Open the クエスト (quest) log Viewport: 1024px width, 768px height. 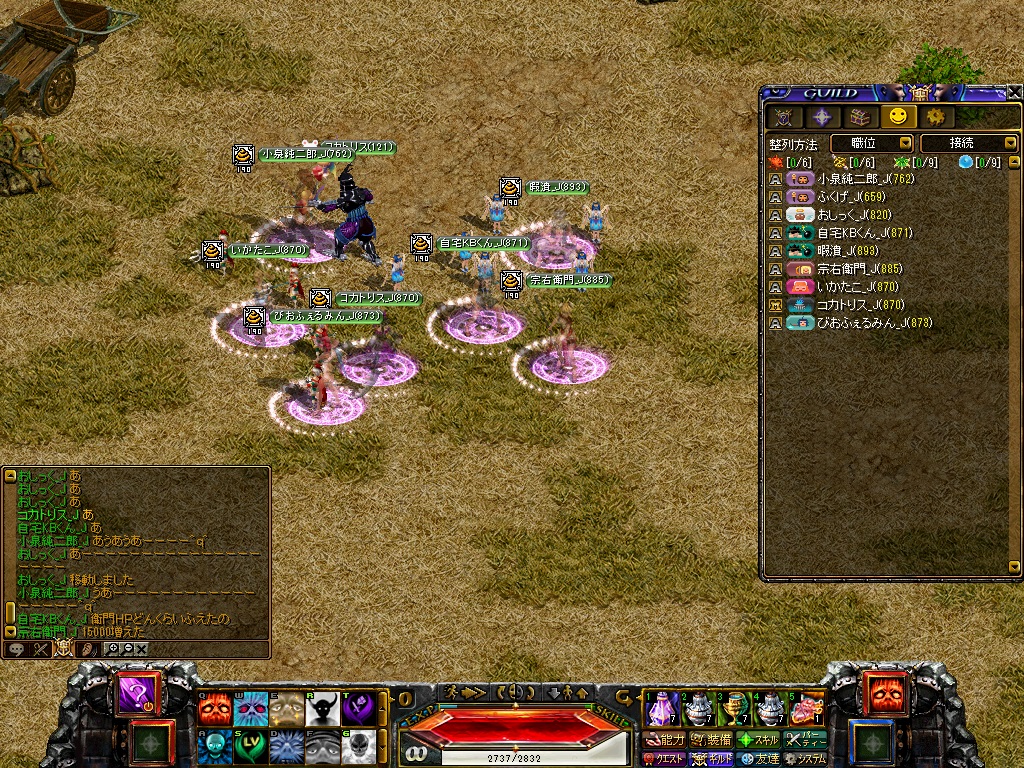point(663,759)
